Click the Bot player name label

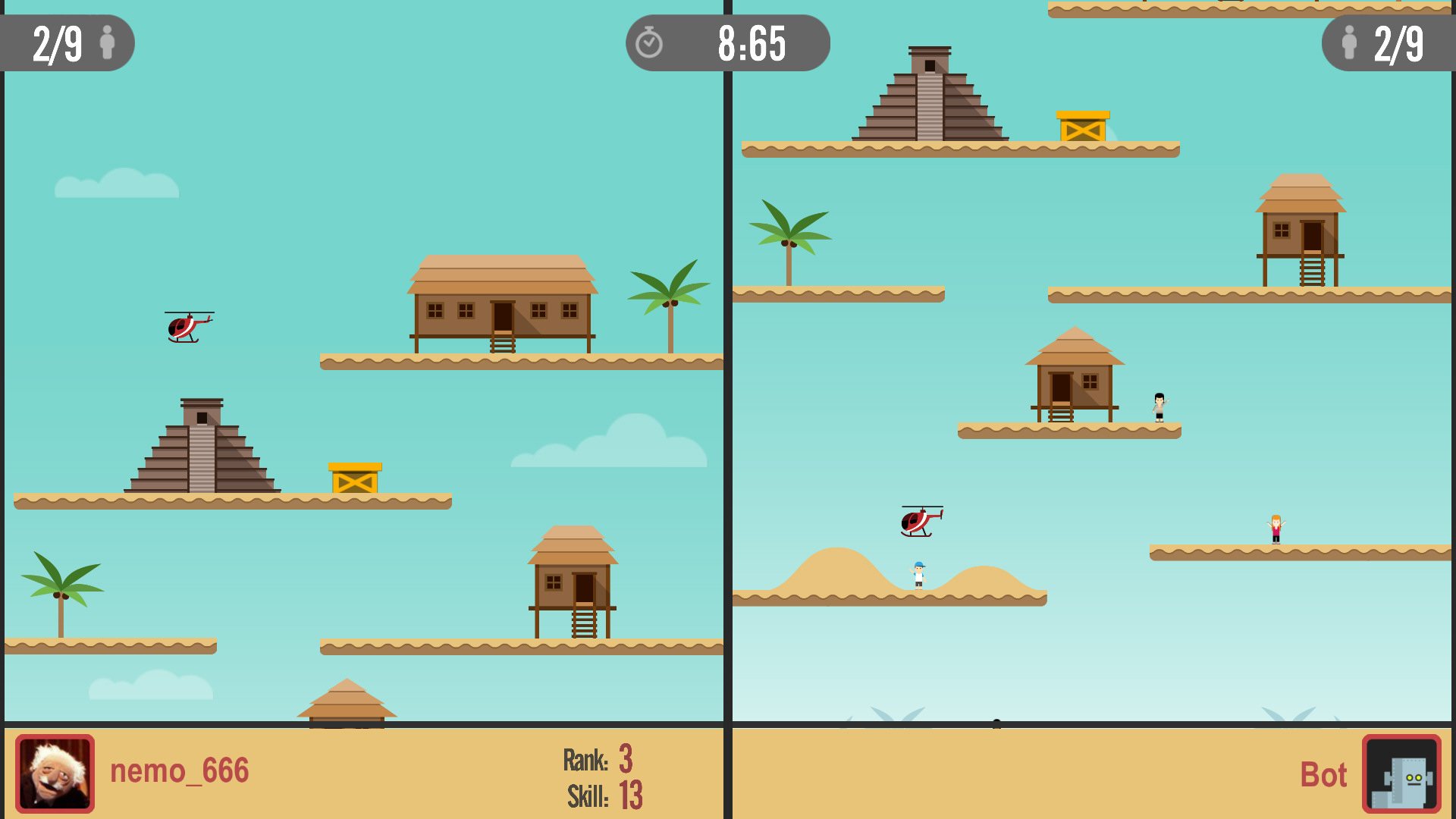pyautogui.click(x=1323, y=775)
